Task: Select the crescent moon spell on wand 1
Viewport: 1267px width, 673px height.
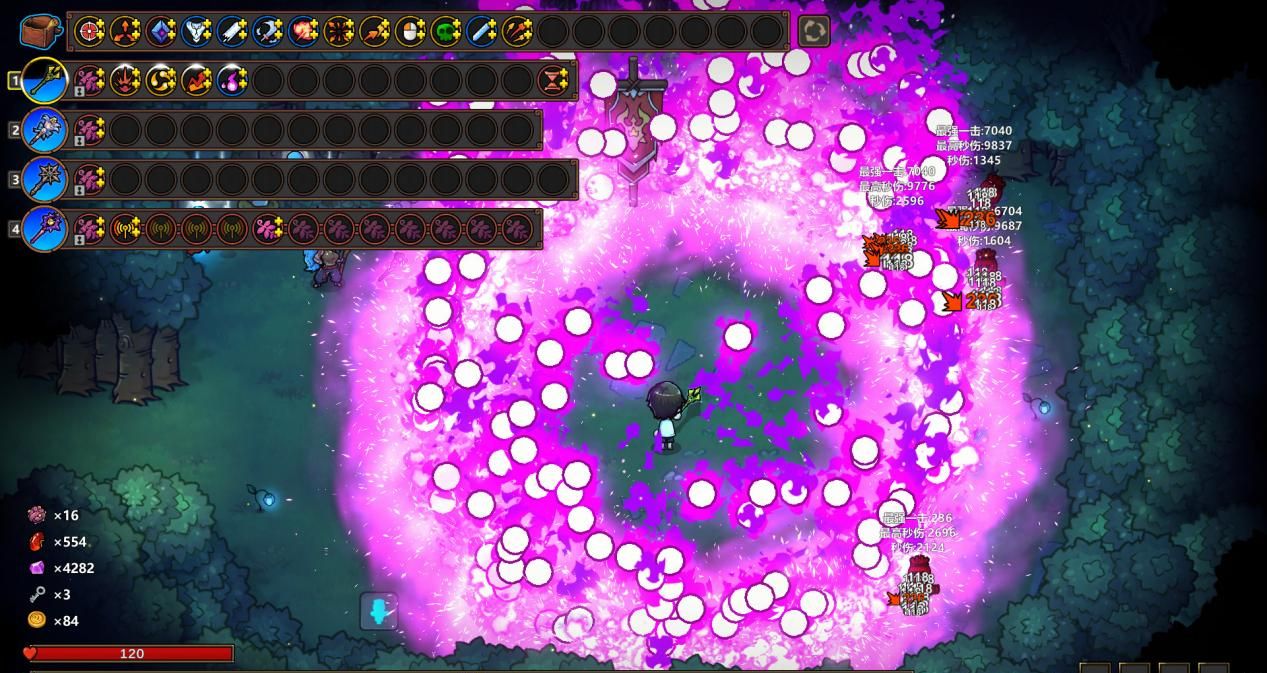Action: [x=161, y=80]
